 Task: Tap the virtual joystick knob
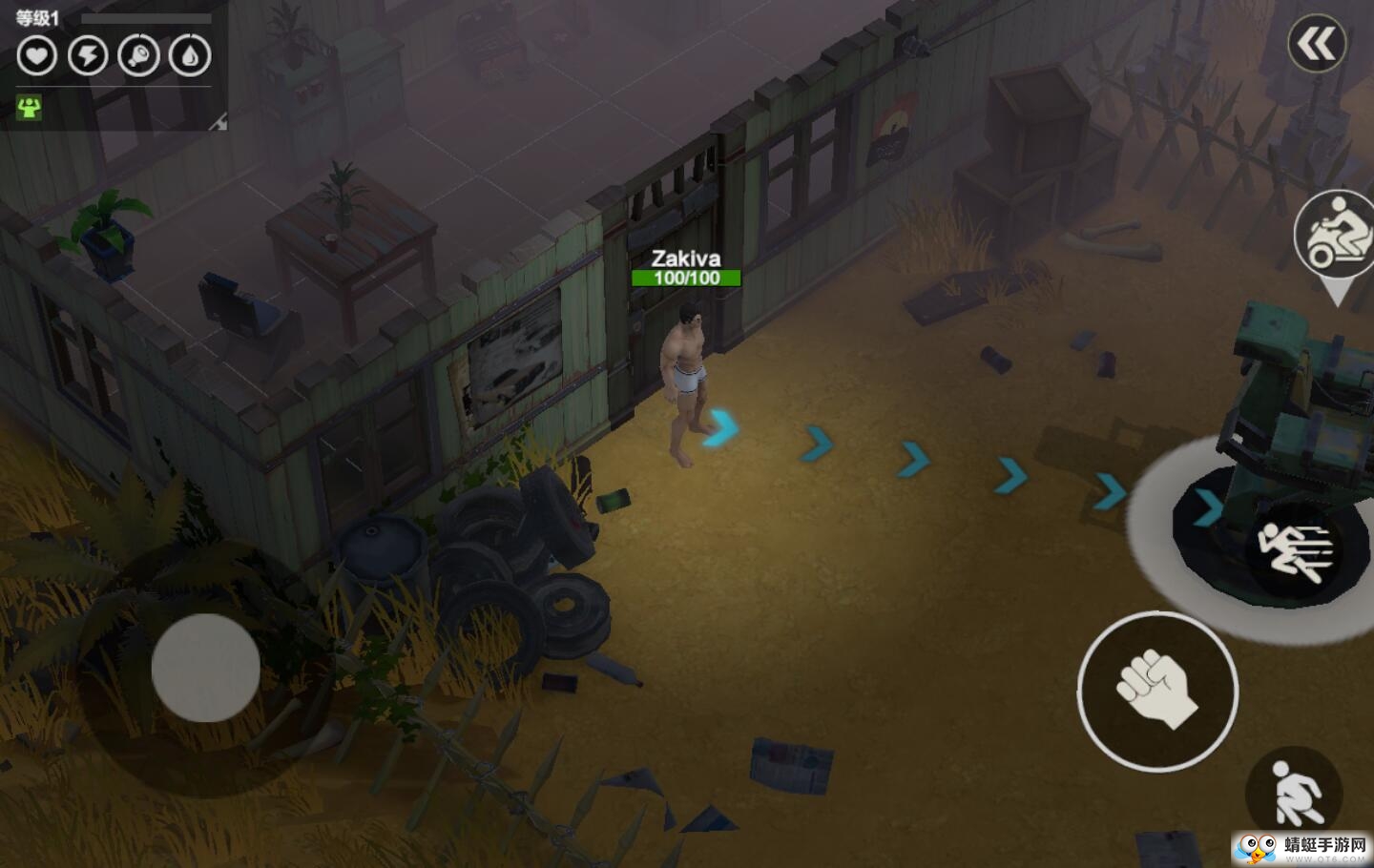coord(205,668)
